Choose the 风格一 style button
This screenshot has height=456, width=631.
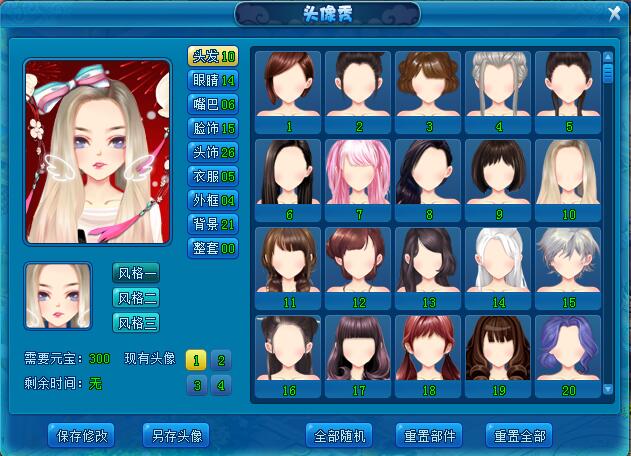[137, 273]
